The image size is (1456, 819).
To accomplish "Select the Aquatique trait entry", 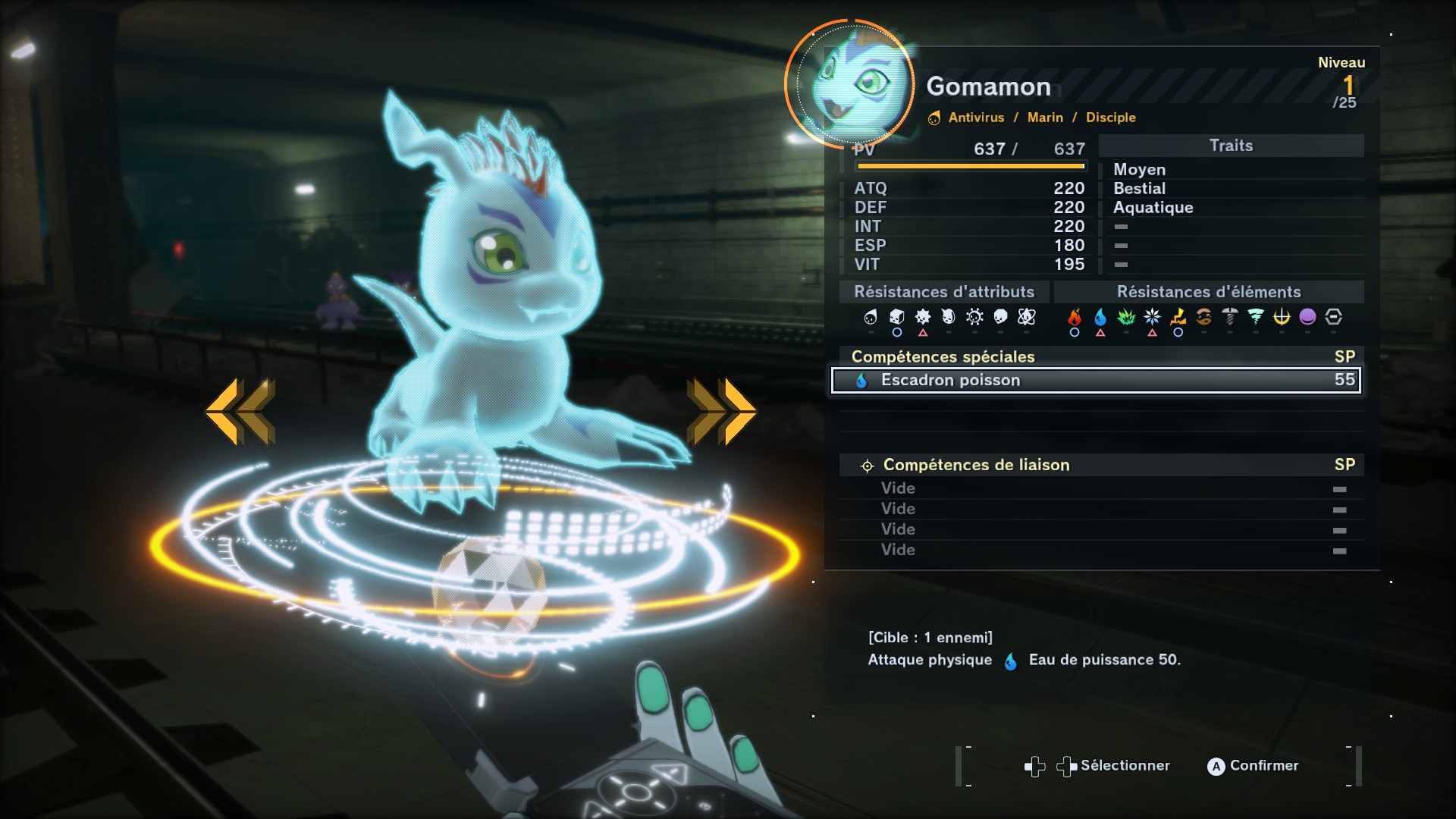I will click(x=1153, y=208).
